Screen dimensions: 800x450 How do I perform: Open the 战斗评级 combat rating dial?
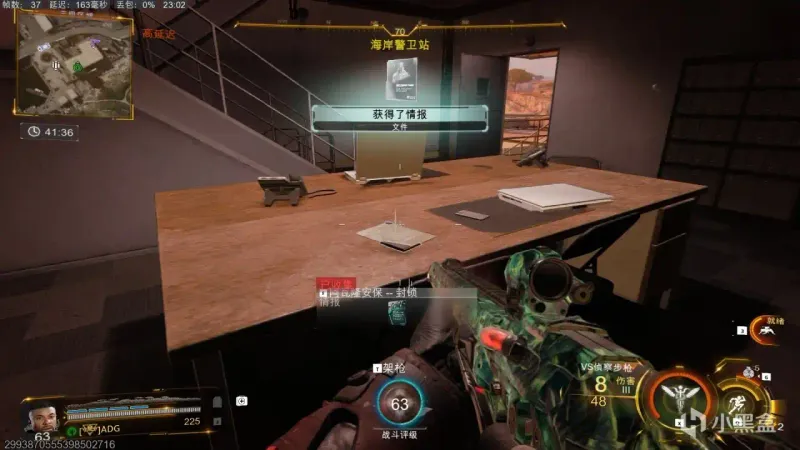pyautogui.click(x=400, y=406)
